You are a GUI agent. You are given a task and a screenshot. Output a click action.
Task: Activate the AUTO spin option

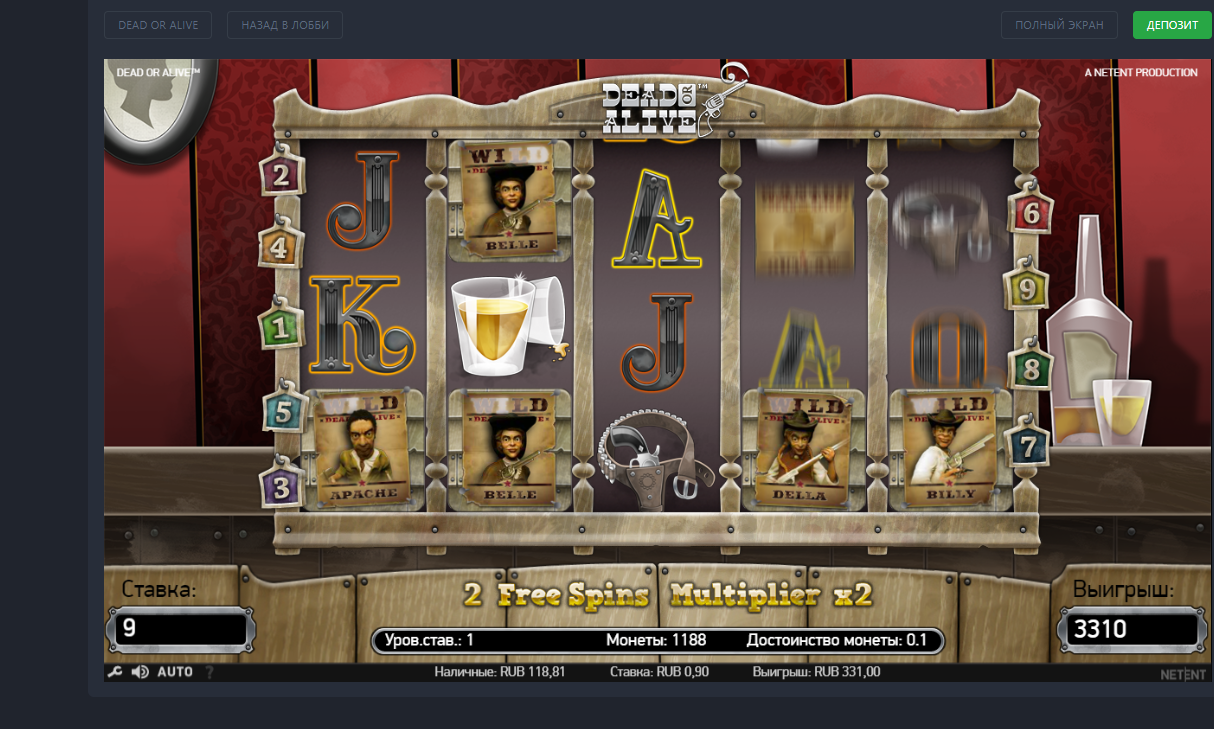[175, 672]
